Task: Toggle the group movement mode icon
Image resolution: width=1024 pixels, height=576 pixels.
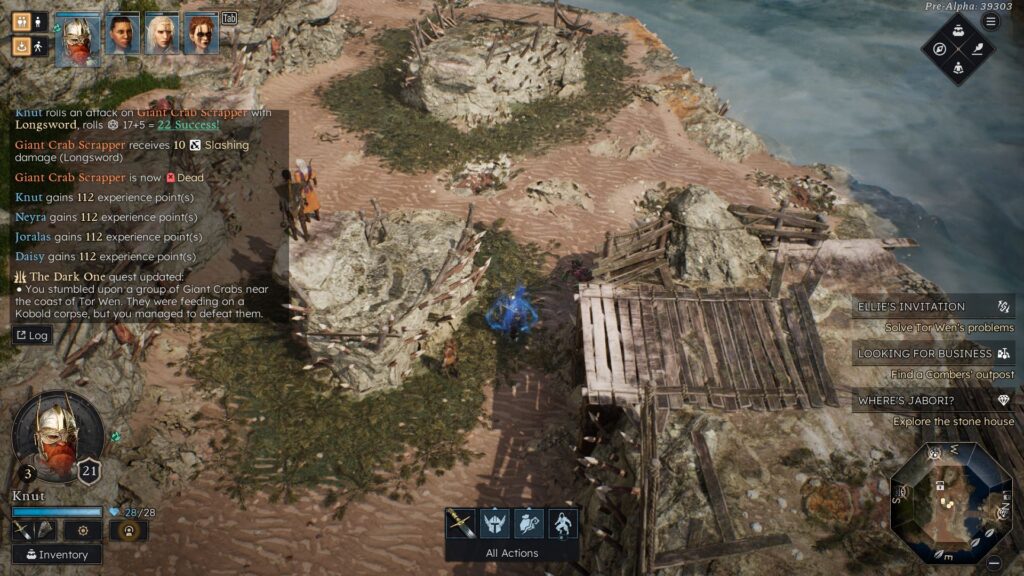Action: coord(22,21)
